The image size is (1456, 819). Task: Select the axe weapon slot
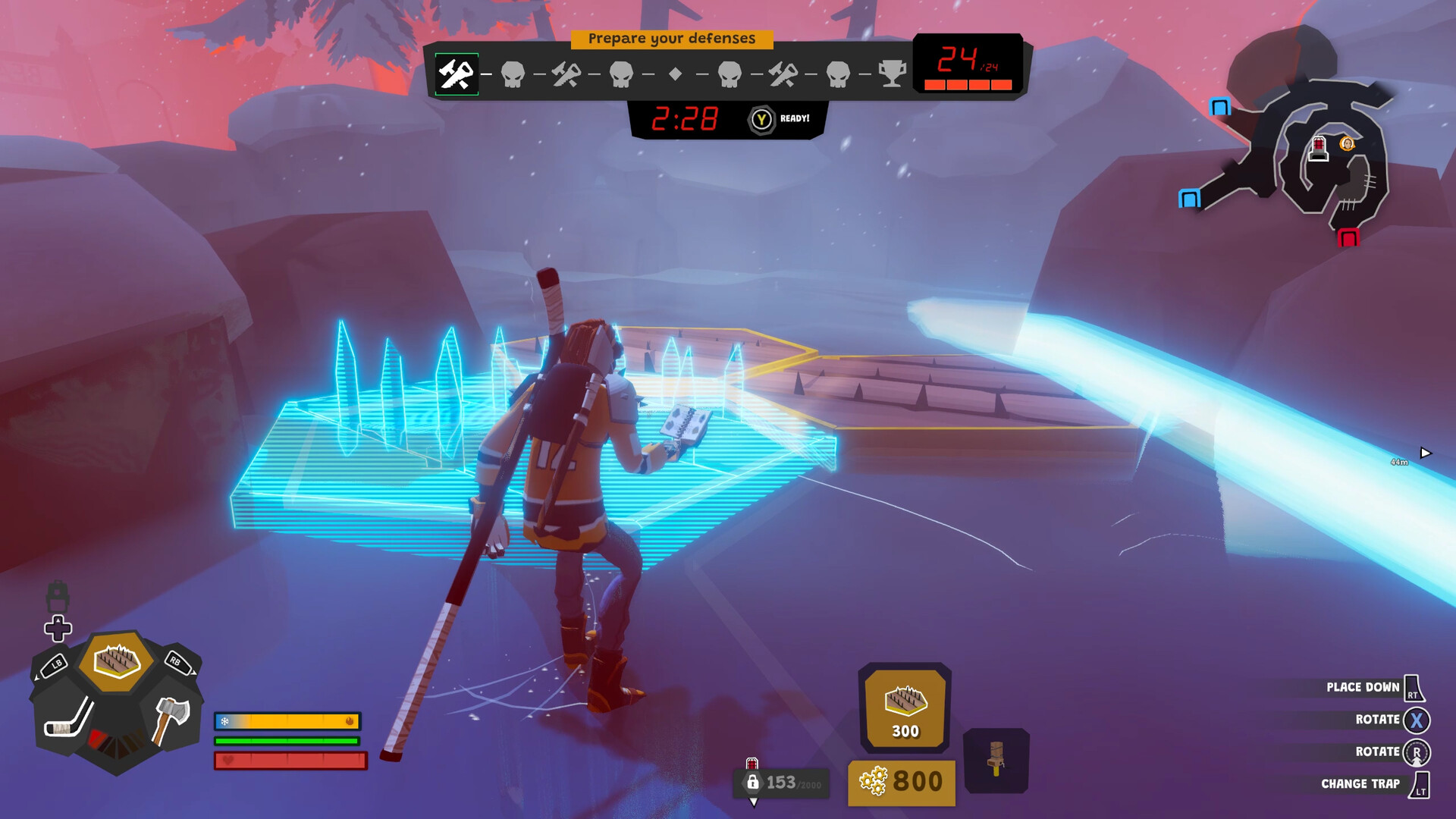click(171, 719)
